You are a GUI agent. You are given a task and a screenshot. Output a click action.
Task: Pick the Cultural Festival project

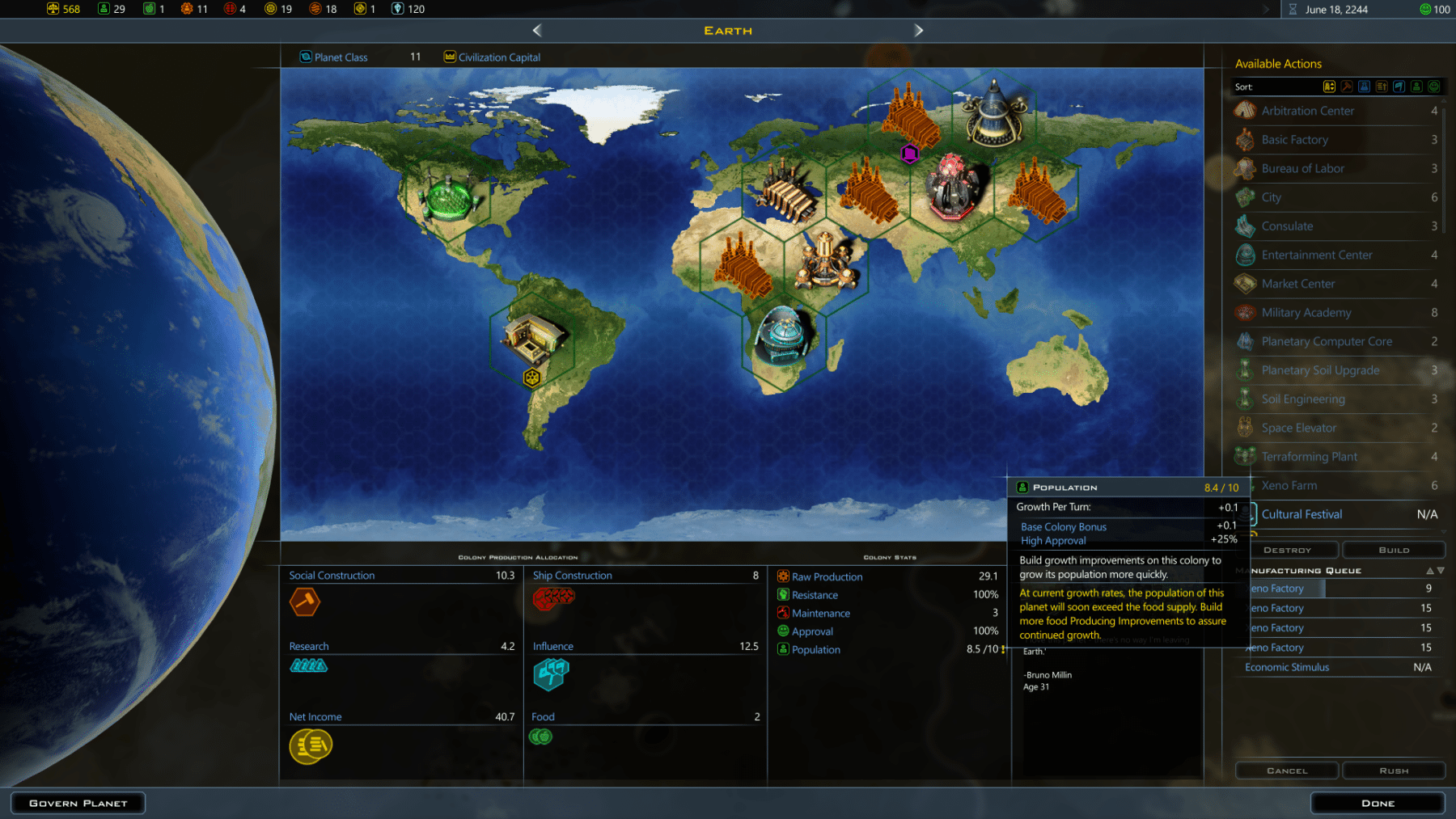[1302, 514]
